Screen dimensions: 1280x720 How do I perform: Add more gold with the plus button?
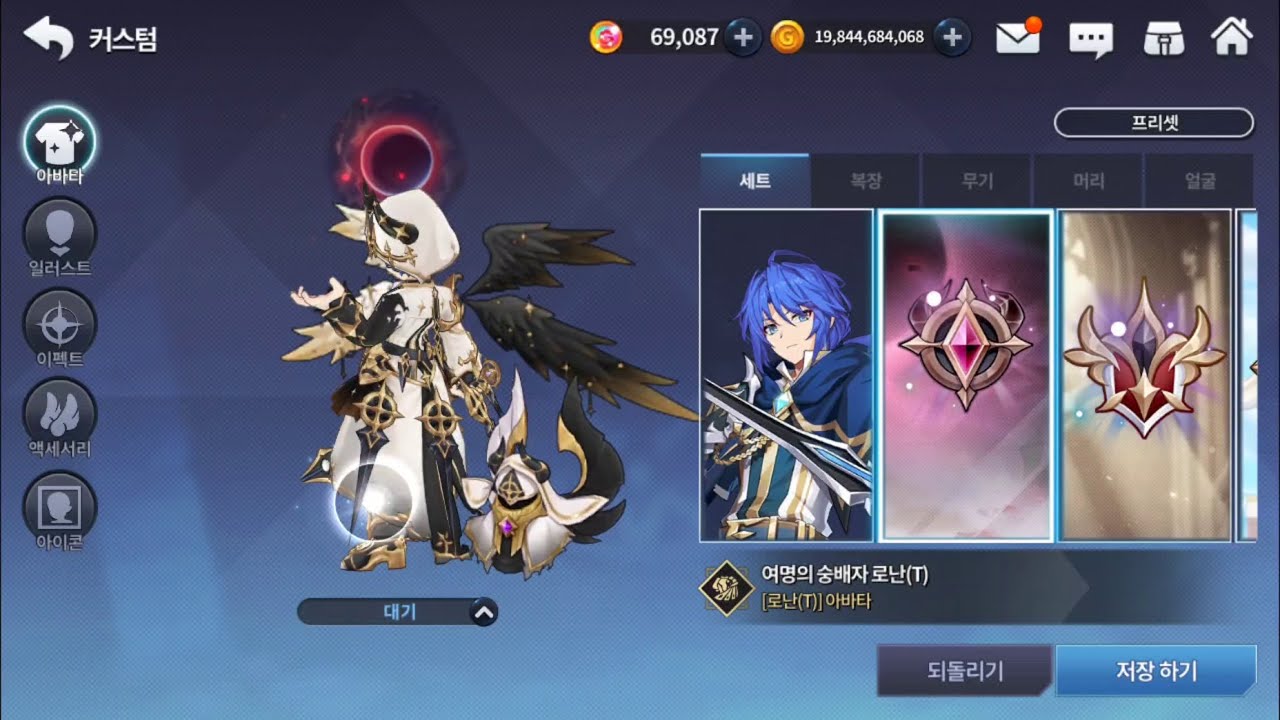click(953, 38)
